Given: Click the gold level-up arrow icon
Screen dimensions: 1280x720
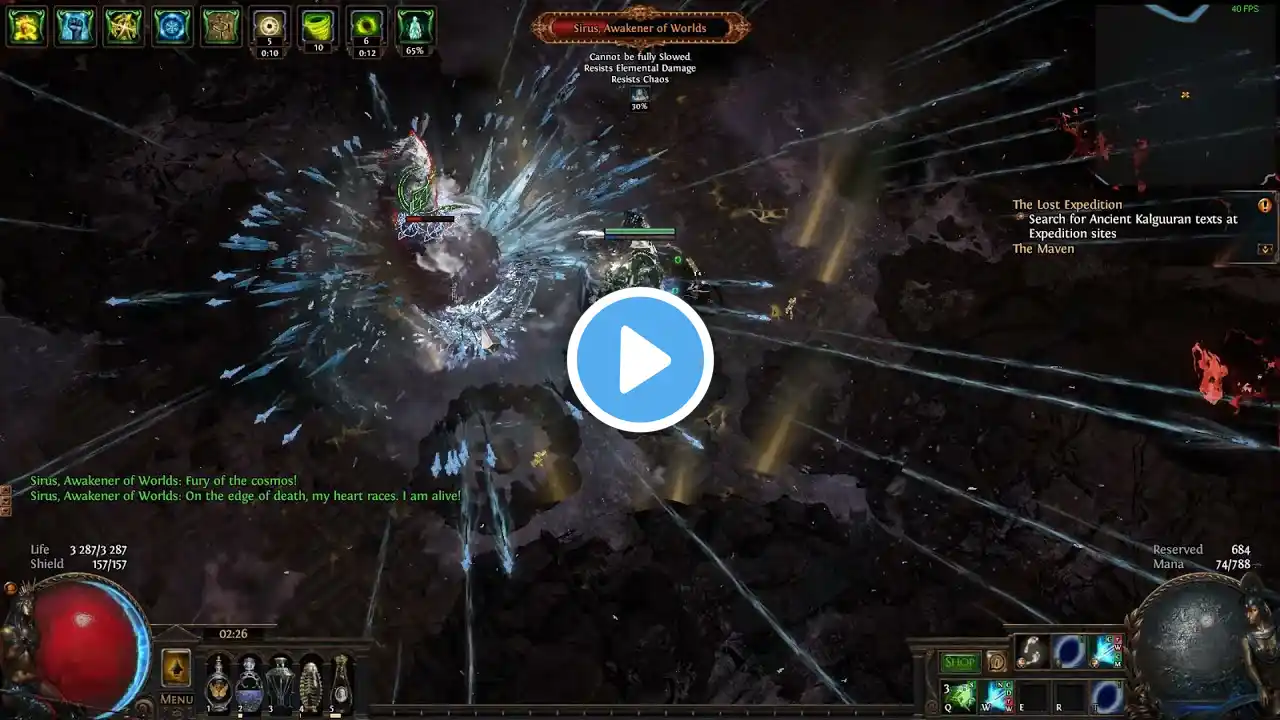Looking at the screenshot, I should pyautogui.click(x=176, y=667).
